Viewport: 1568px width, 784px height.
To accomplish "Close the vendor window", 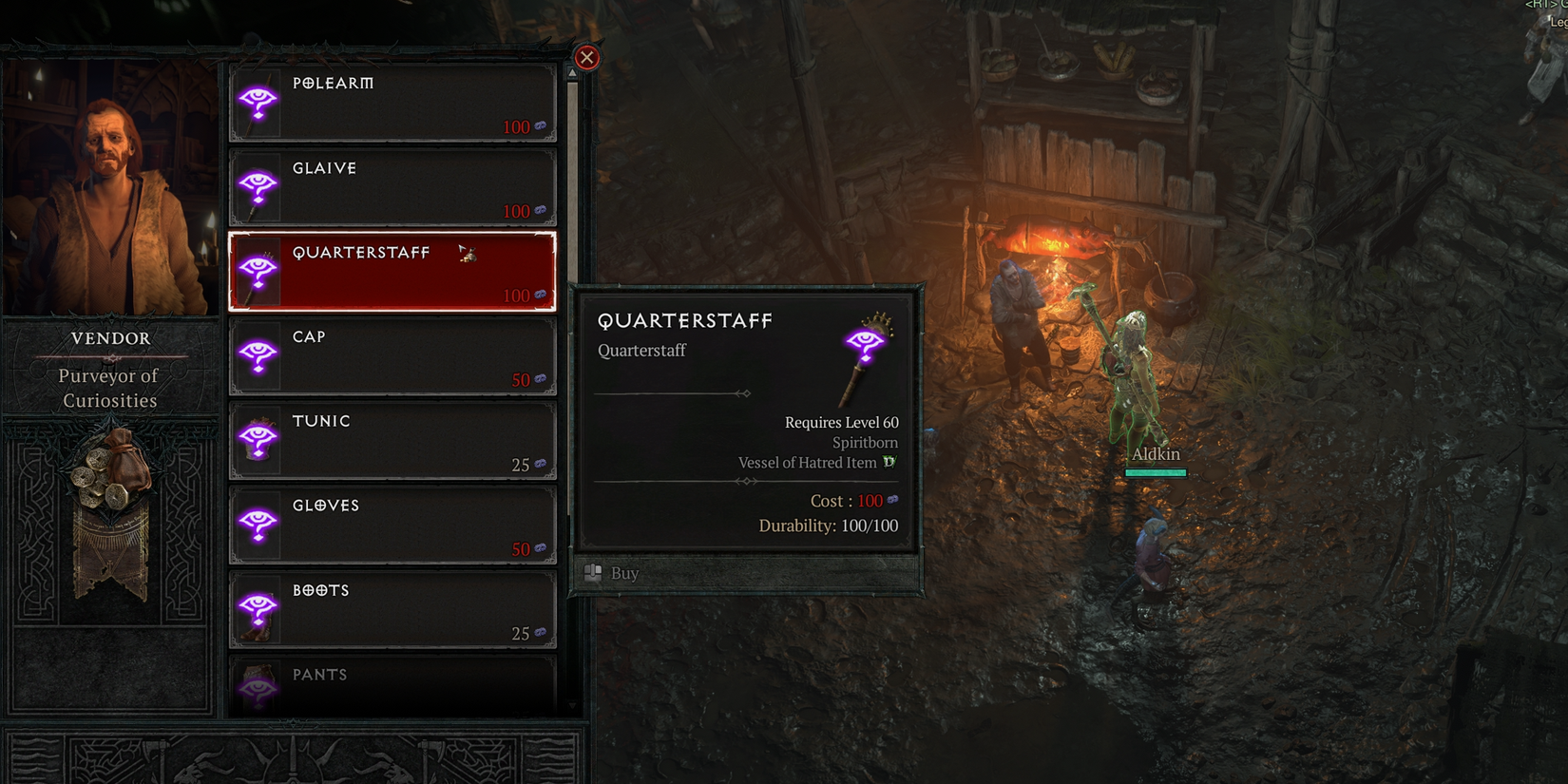I will [587, 58].
